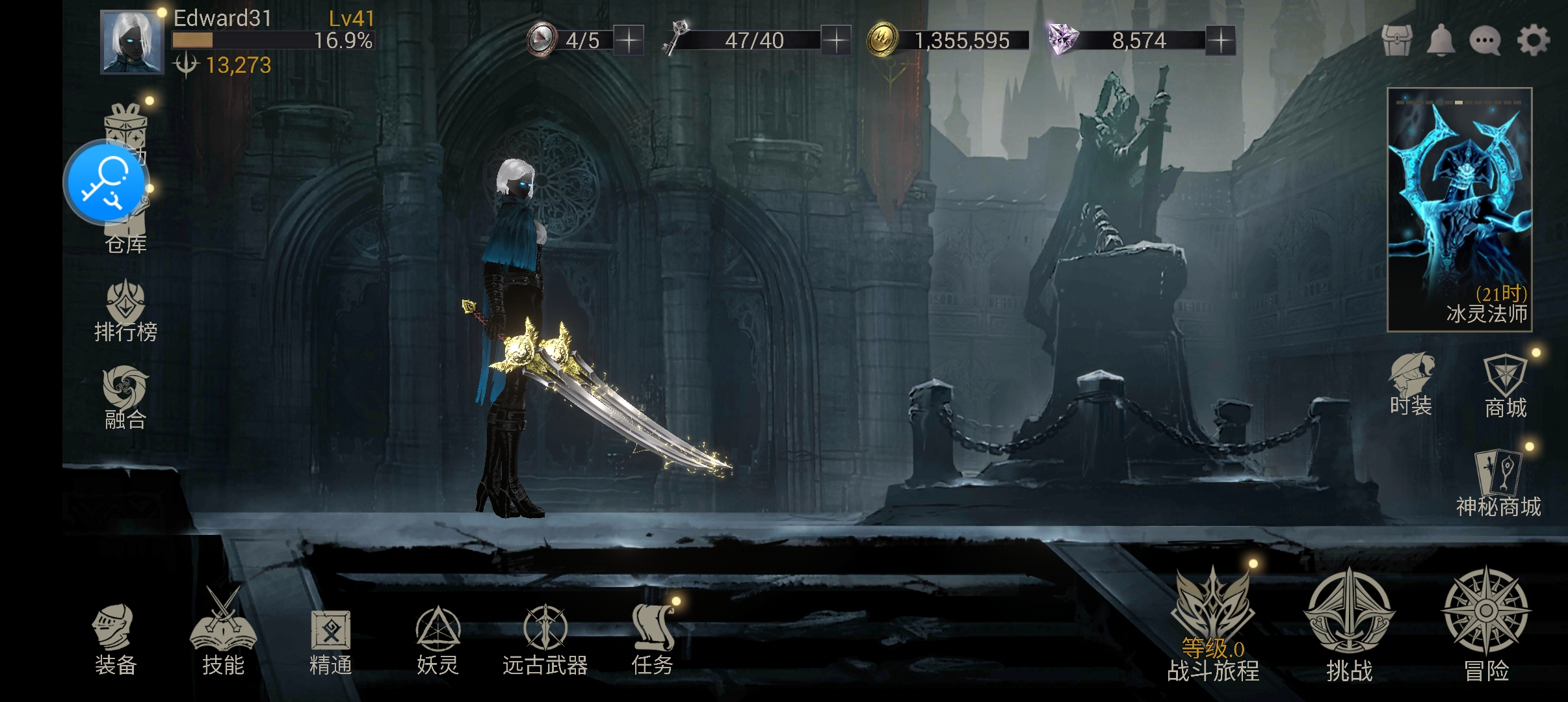Add more purple gems with plus button

[x=1221, y=40]
